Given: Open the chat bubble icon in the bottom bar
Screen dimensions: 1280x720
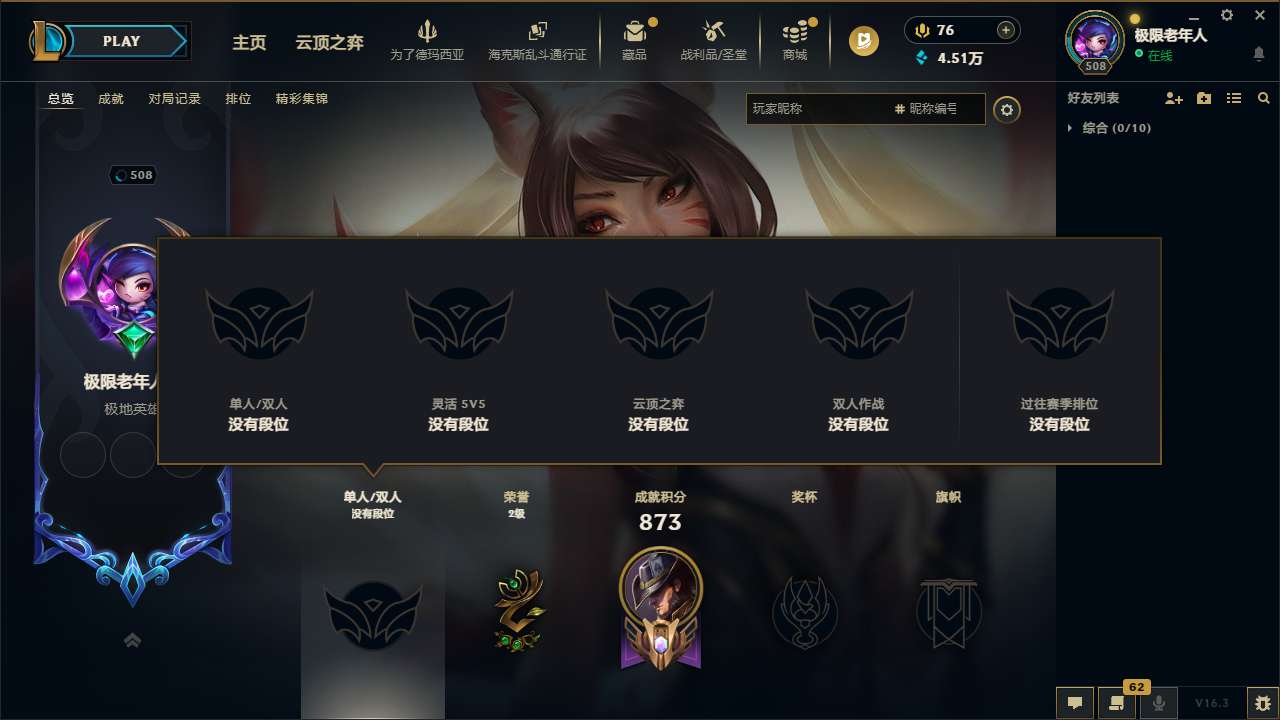Looking at the screenshot, I should [x=1075, y=704].
